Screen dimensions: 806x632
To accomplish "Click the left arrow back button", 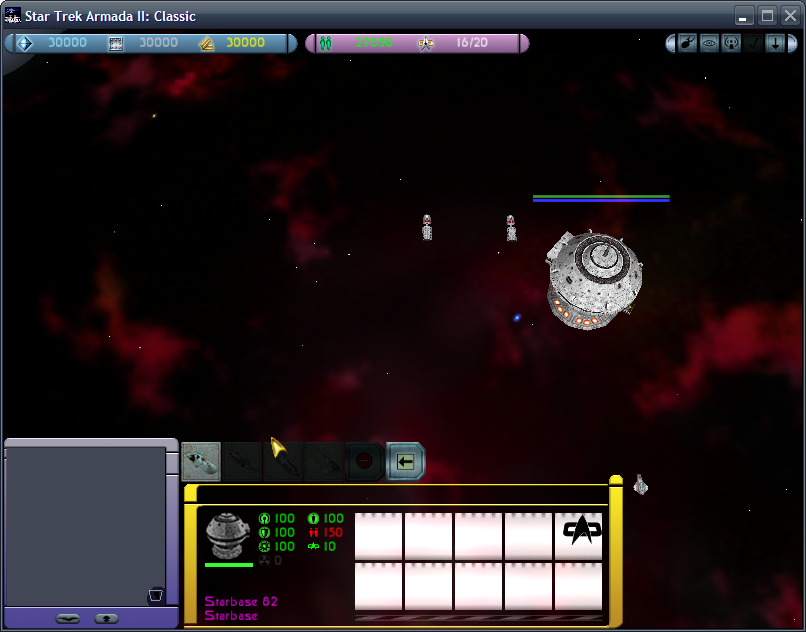I will pyautogui.click(x=405, y=462).
